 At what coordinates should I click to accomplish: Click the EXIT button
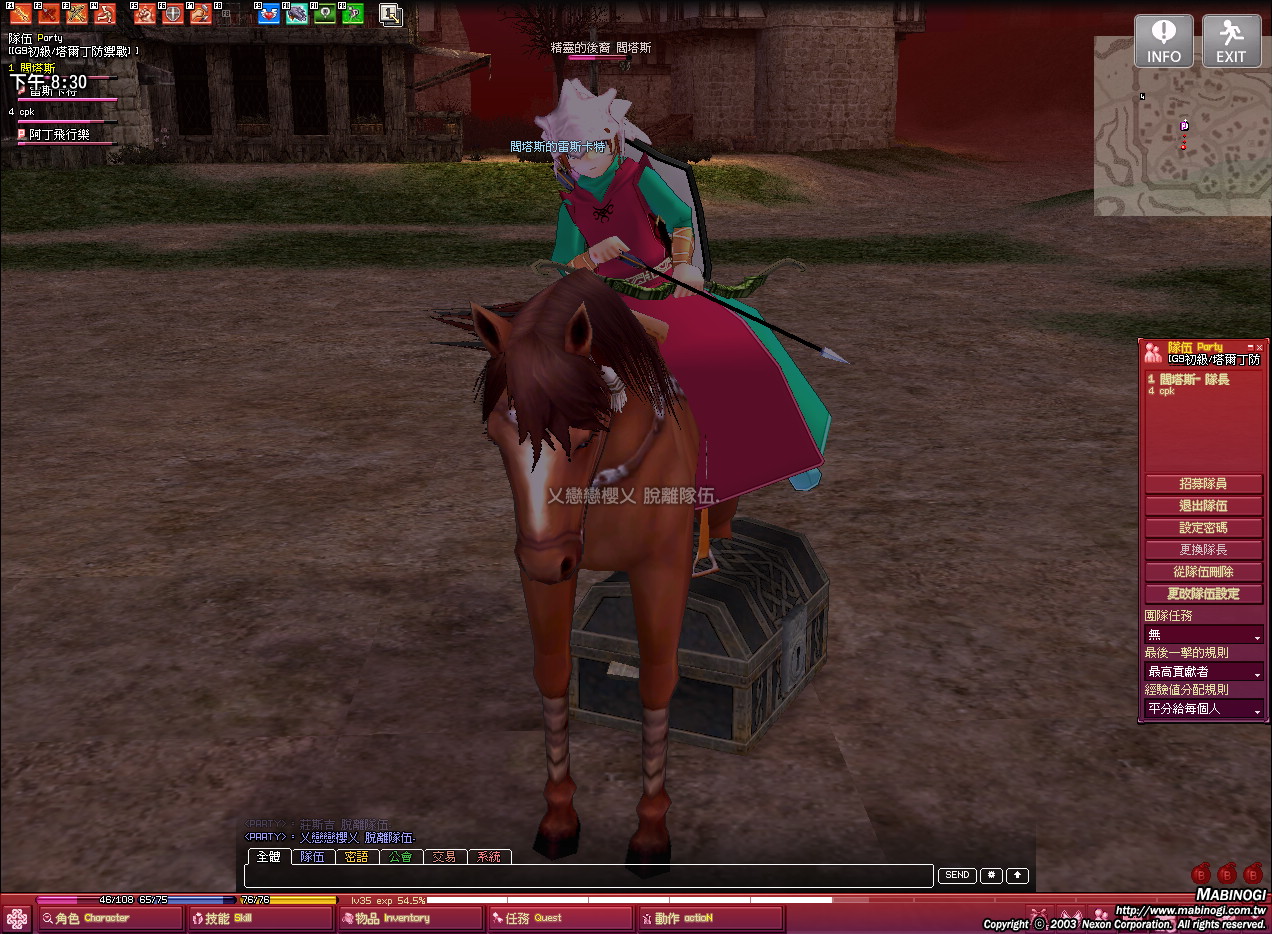tap(1231, 42)
